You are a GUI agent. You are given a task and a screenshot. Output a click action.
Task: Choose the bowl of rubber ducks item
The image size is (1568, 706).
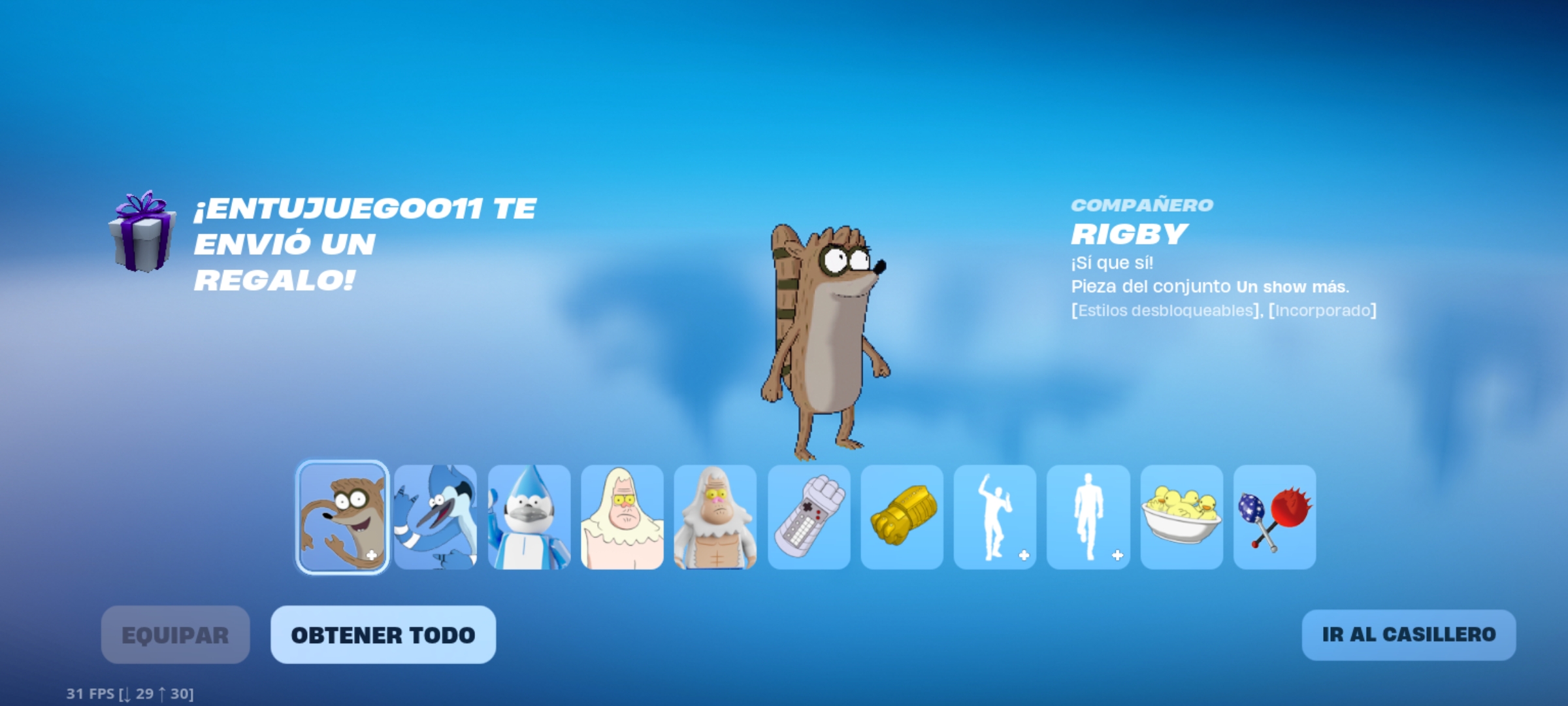pos(1182,517)
